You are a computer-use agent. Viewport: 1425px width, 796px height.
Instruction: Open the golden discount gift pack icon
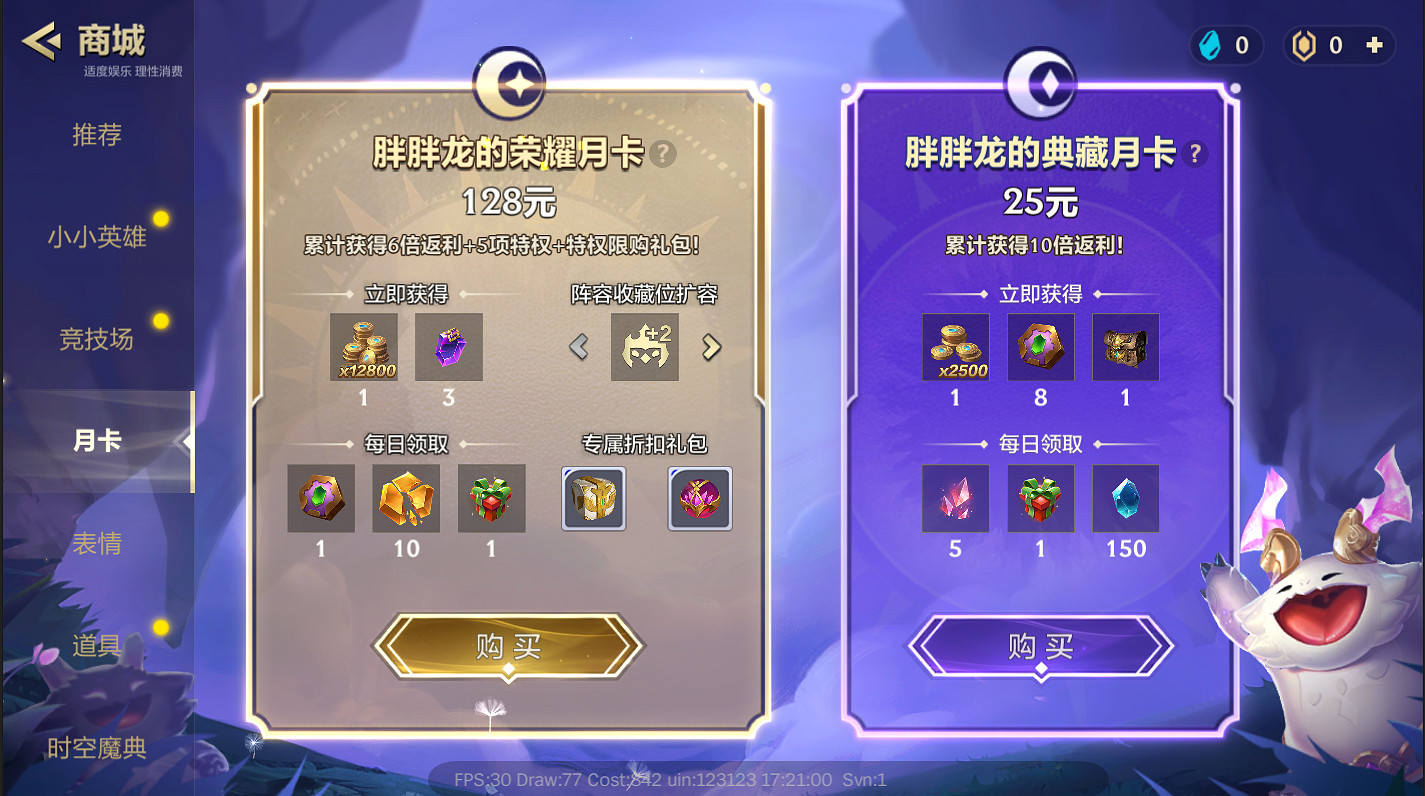[x=593, y=499]
